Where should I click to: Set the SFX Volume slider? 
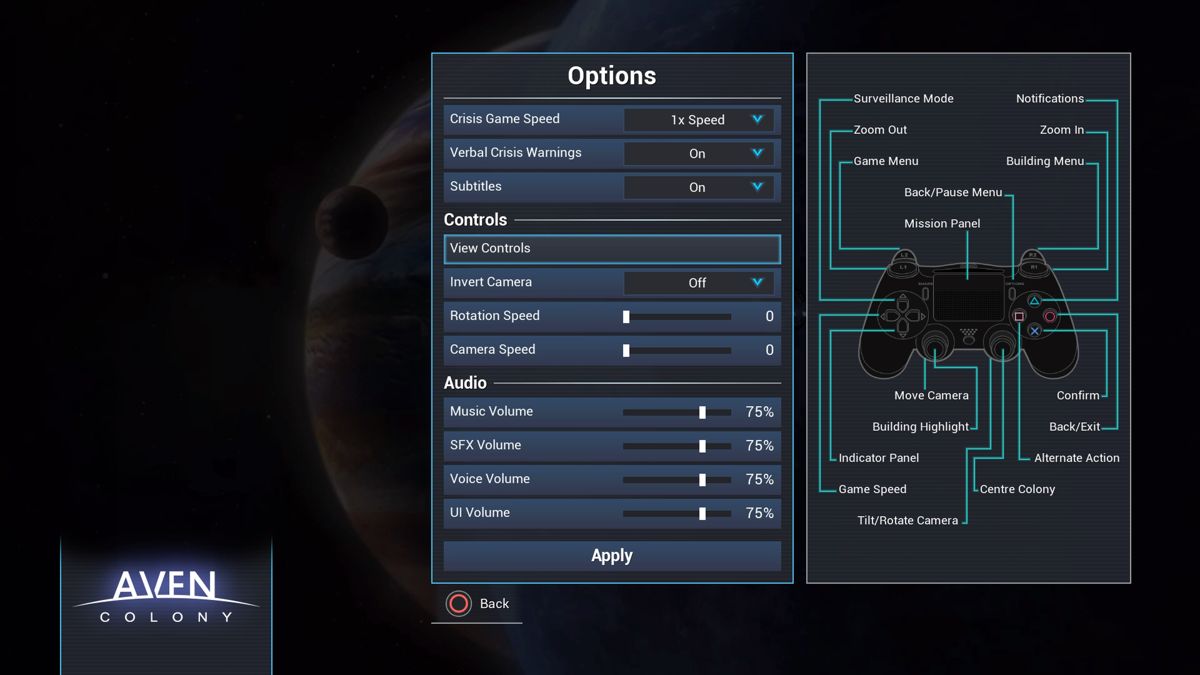702,446
